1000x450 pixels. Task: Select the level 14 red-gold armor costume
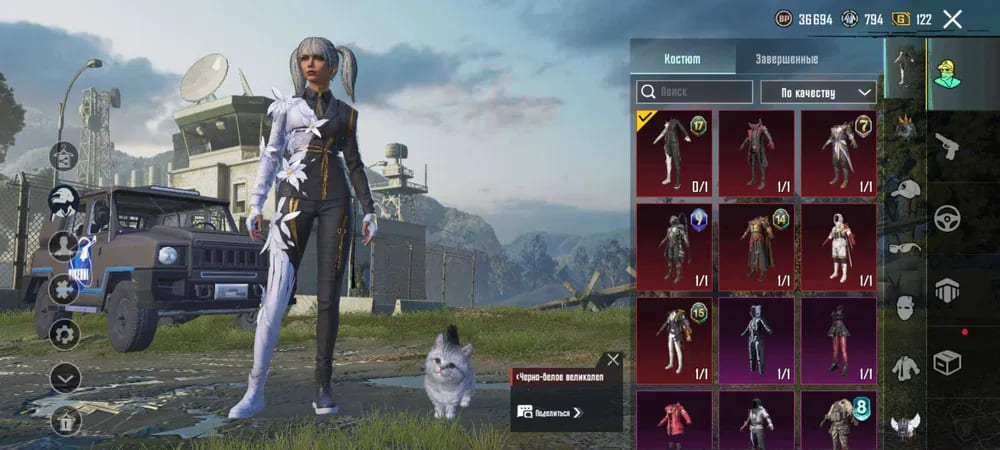(756, 245)
